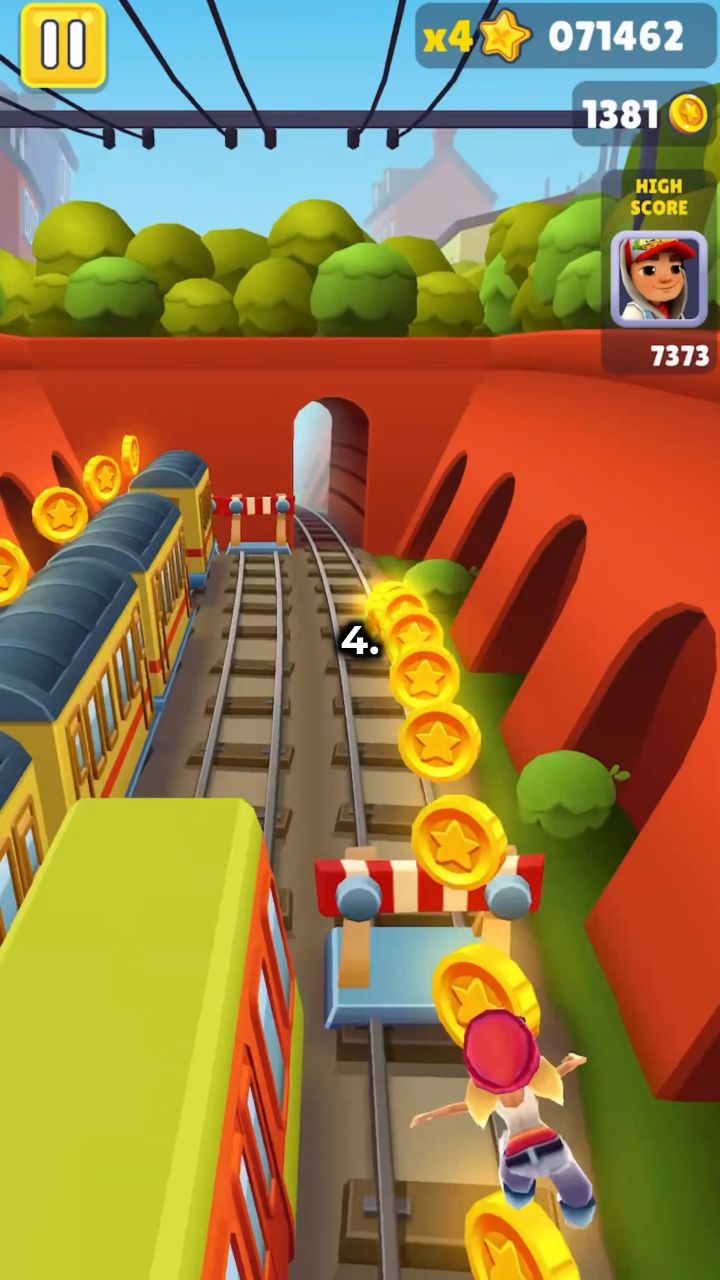The image size is (720, 1280).
Task: Pause the game with the yellow button
Action: pos(63,44)
